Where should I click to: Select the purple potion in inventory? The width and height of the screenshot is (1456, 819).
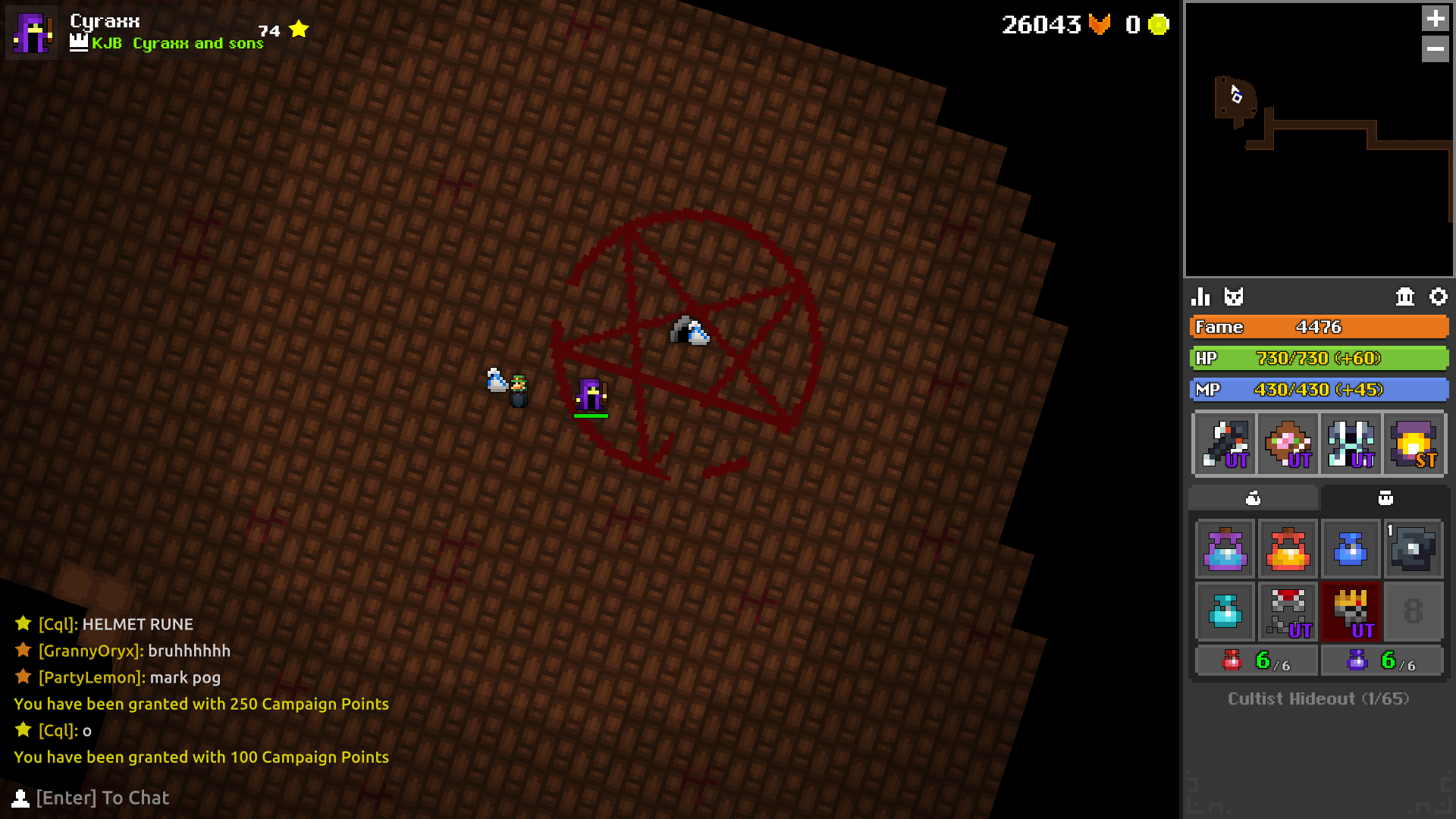tap(1224, 548)
